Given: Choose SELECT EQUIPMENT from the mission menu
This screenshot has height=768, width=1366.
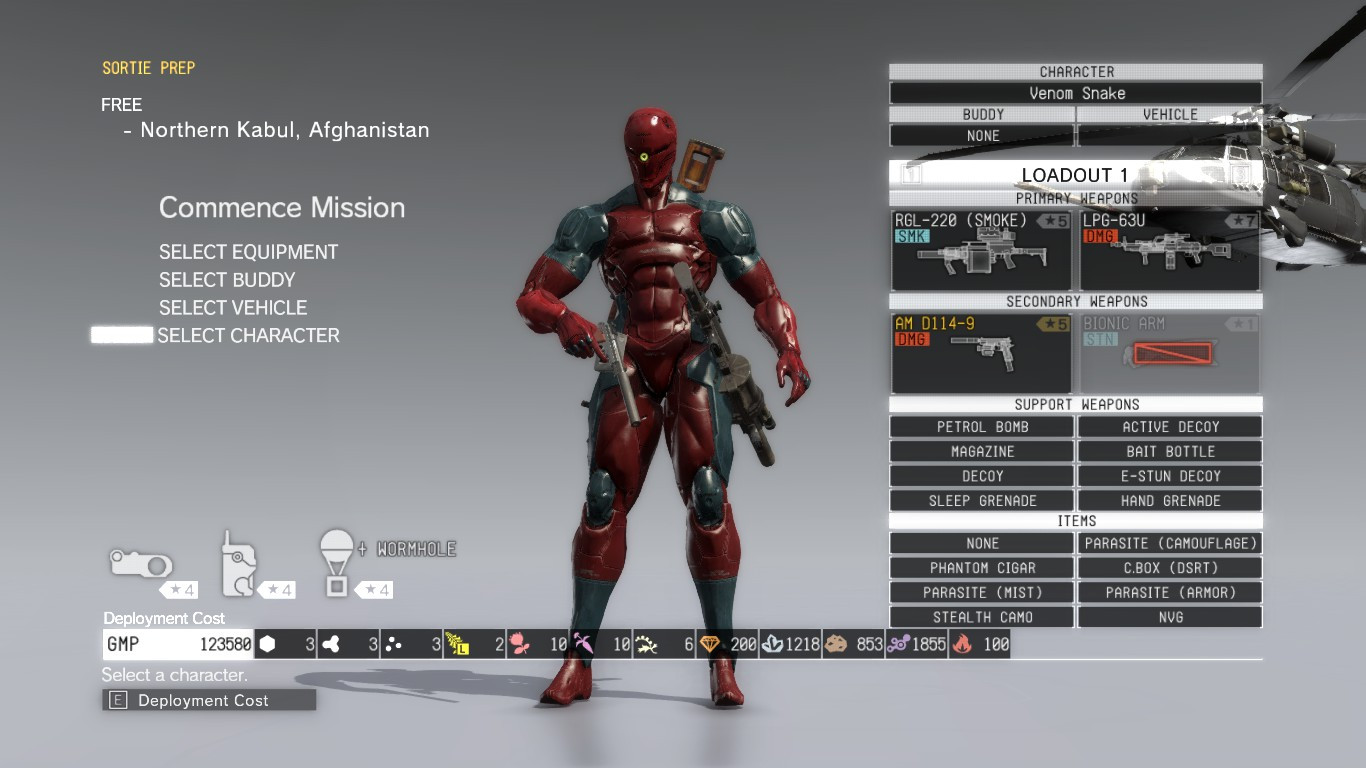Looking at the screenshot, I should 247,252.
